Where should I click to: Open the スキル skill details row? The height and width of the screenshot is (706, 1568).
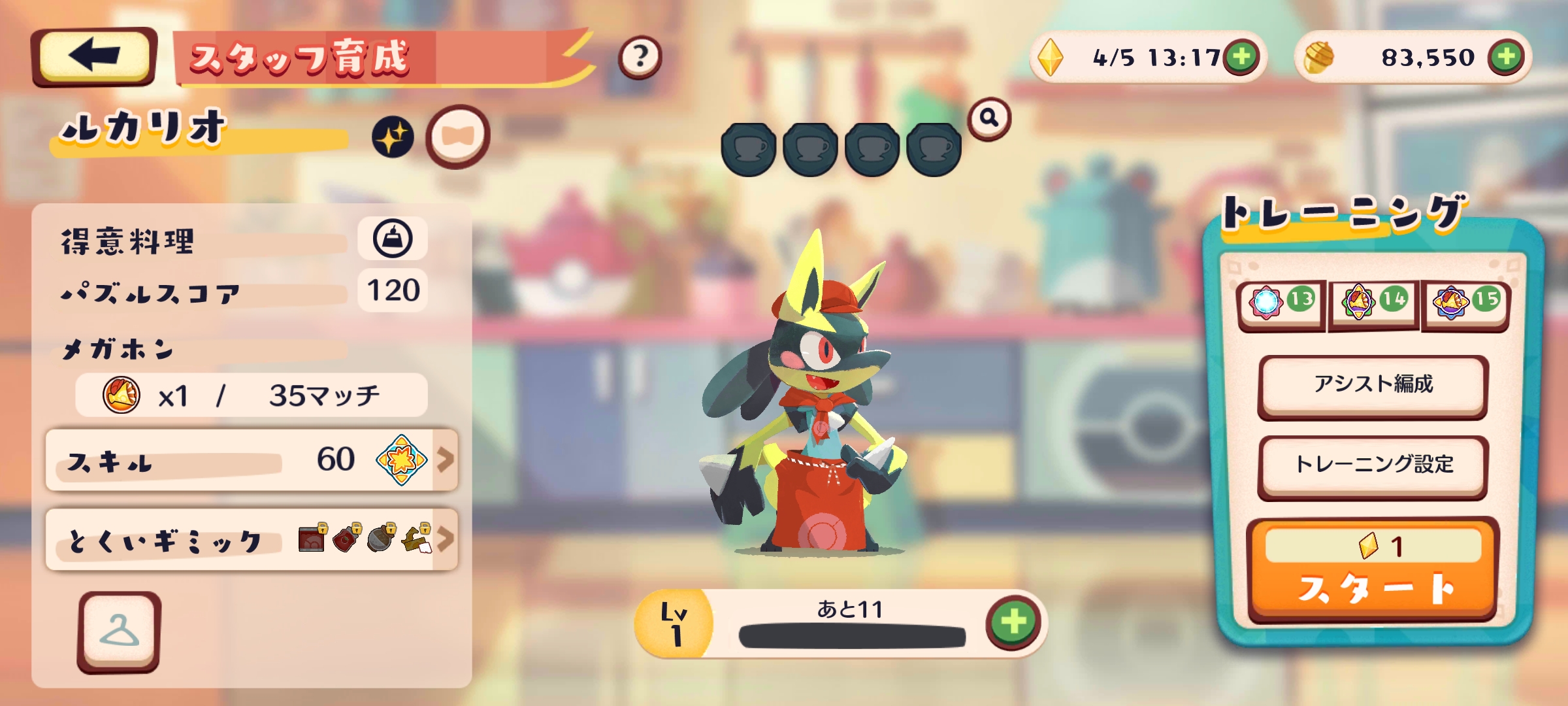click(x=252, y=460)
